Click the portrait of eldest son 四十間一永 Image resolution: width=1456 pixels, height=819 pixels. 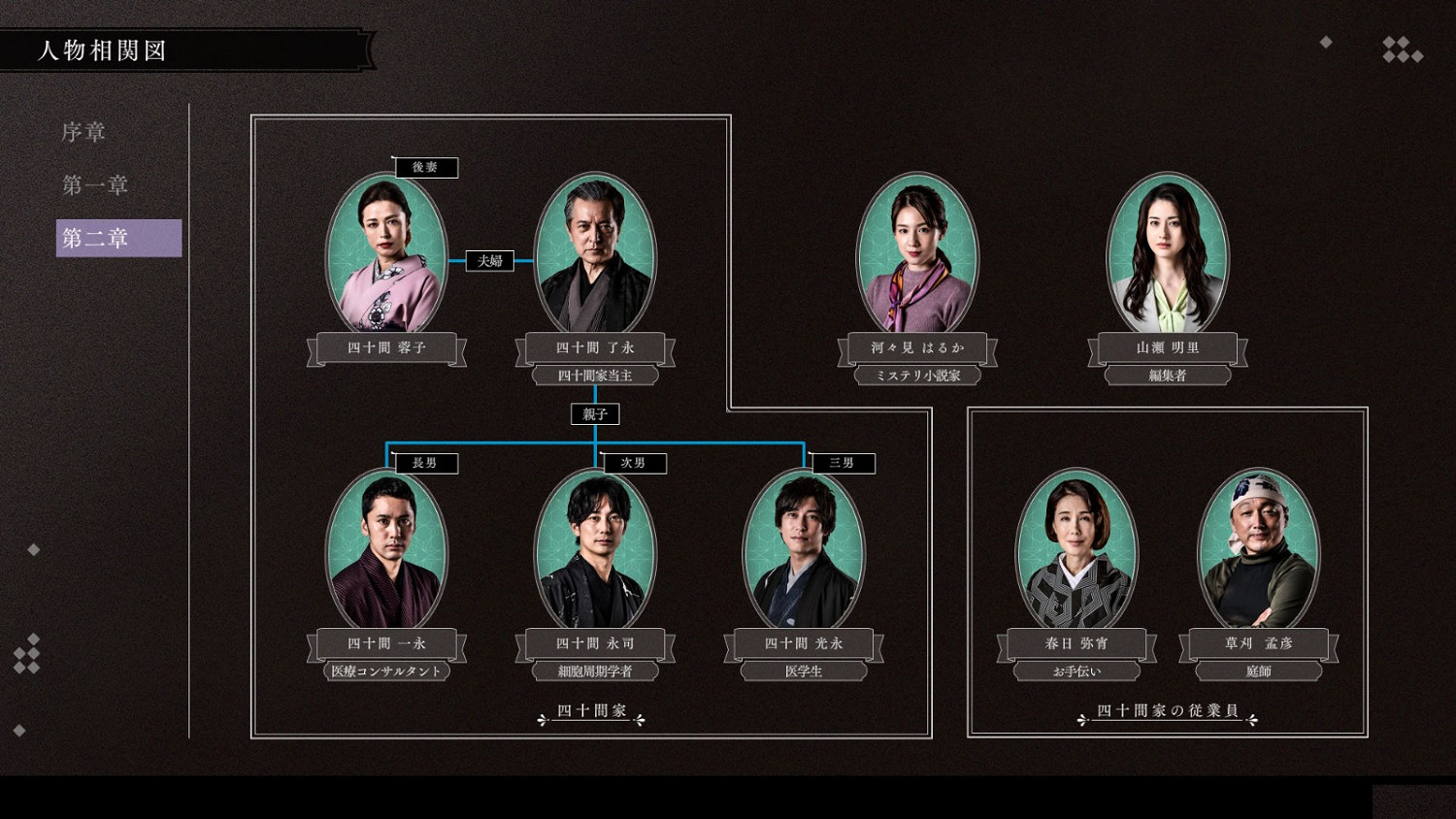tap(386, 550)
